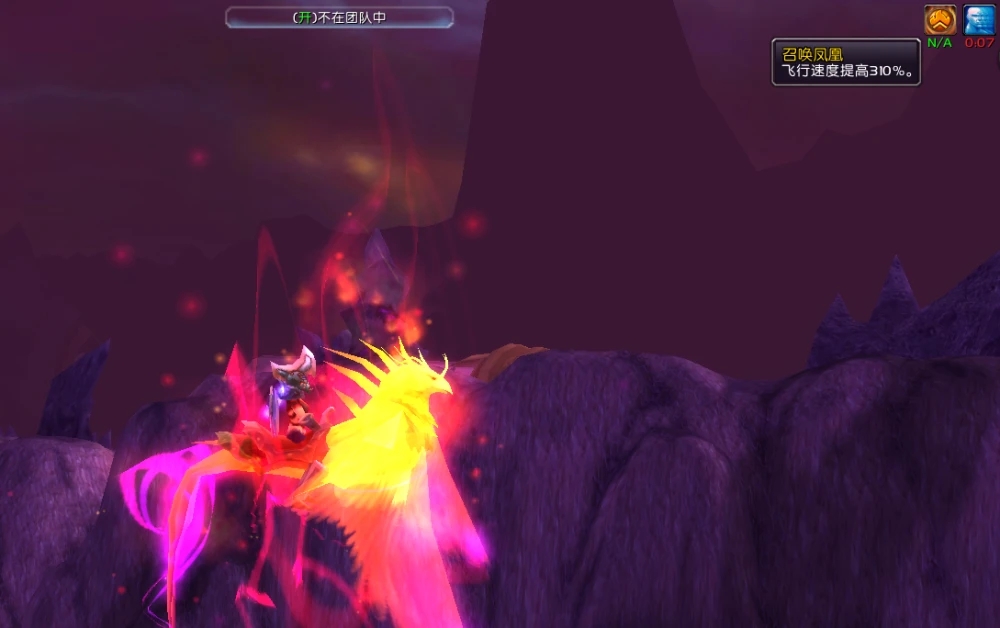Click the 不在团队中 raid status bar
Screen dimensions: 1000x628
click(x=339, y=18)
